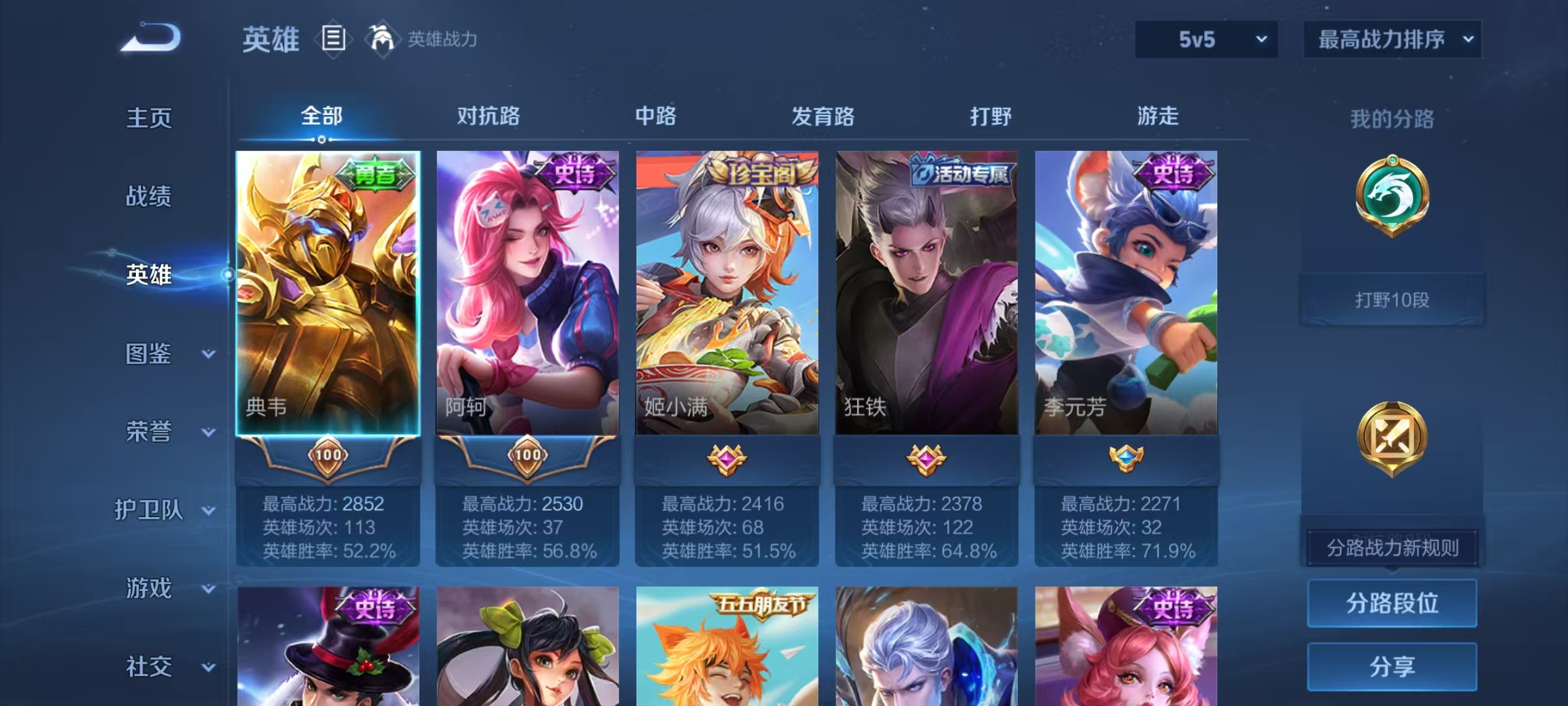Viewport: 1568px width, 706px height.
Task: Open the 分路段位 button
Action: click(x=1392, y=603)
